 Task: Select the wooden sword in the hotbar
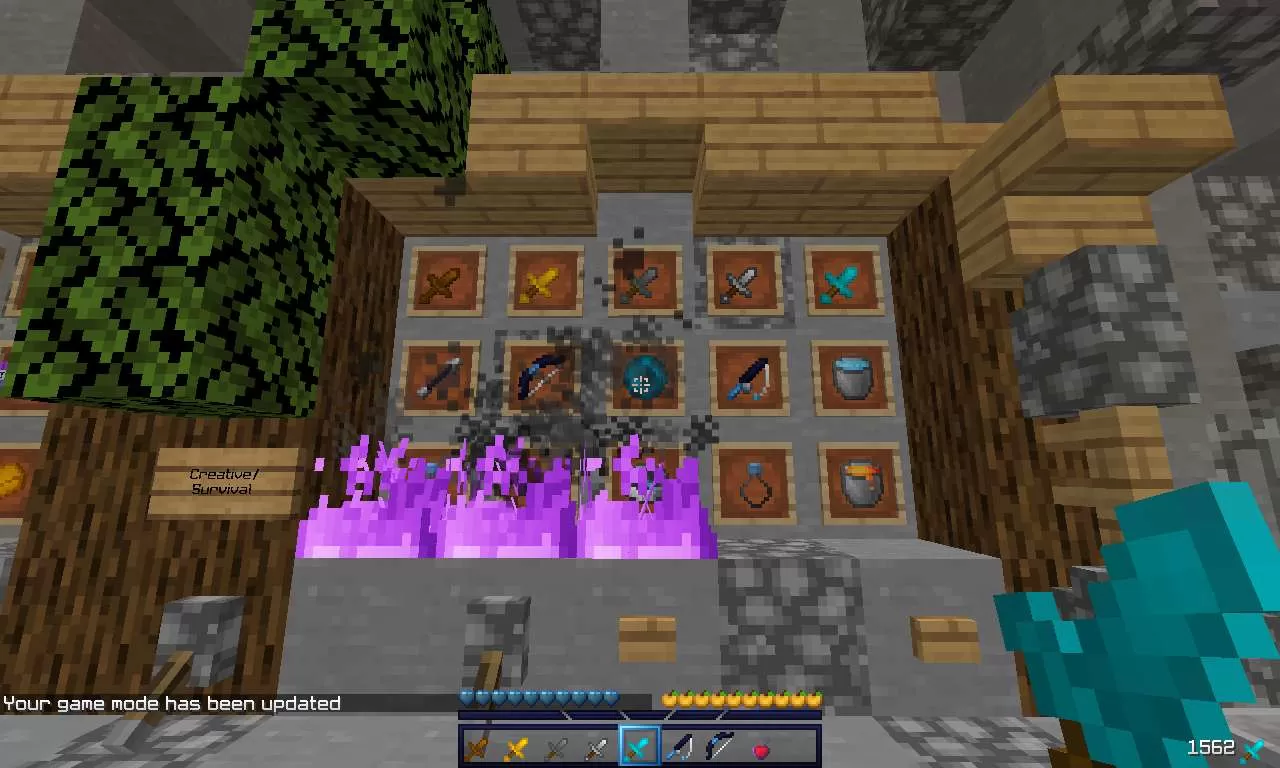pyautogui.click(x=475, y=747)
